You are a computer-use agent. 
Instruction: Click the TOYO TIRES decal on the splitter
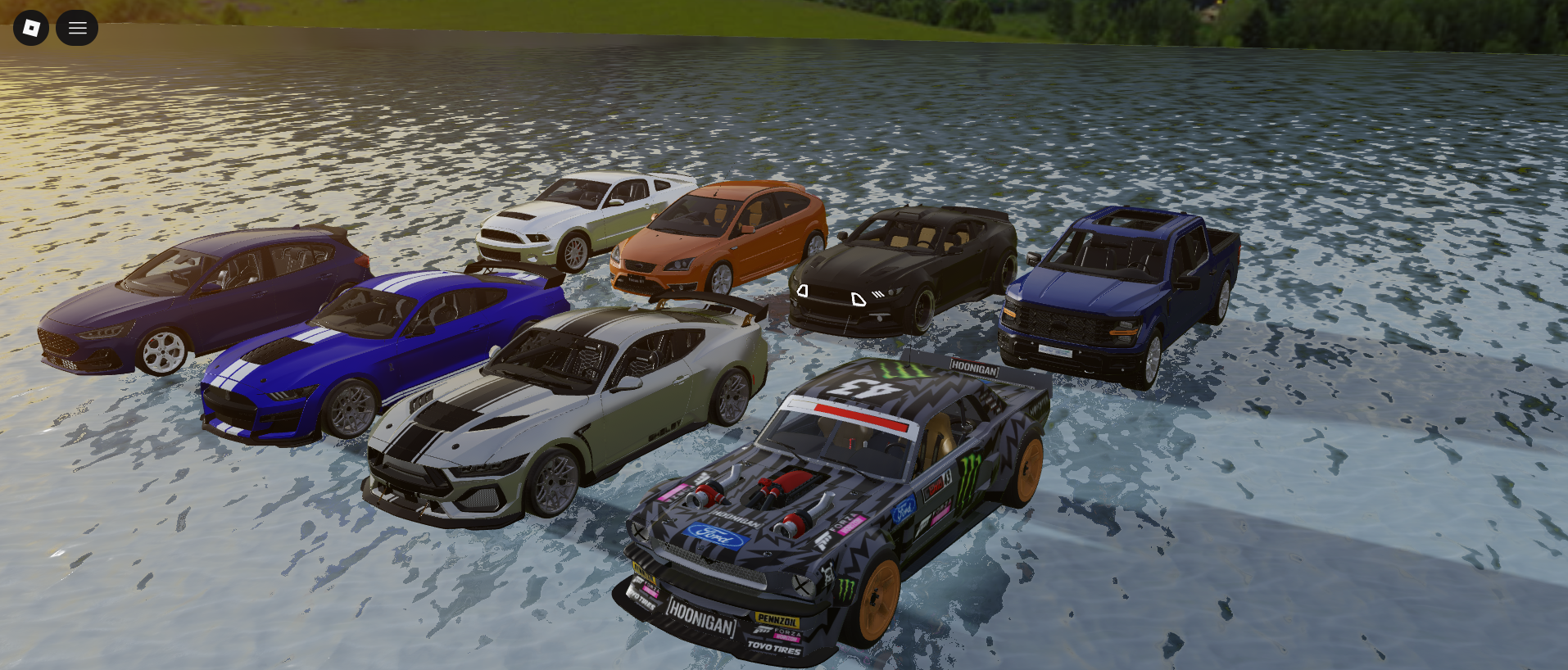774,648
